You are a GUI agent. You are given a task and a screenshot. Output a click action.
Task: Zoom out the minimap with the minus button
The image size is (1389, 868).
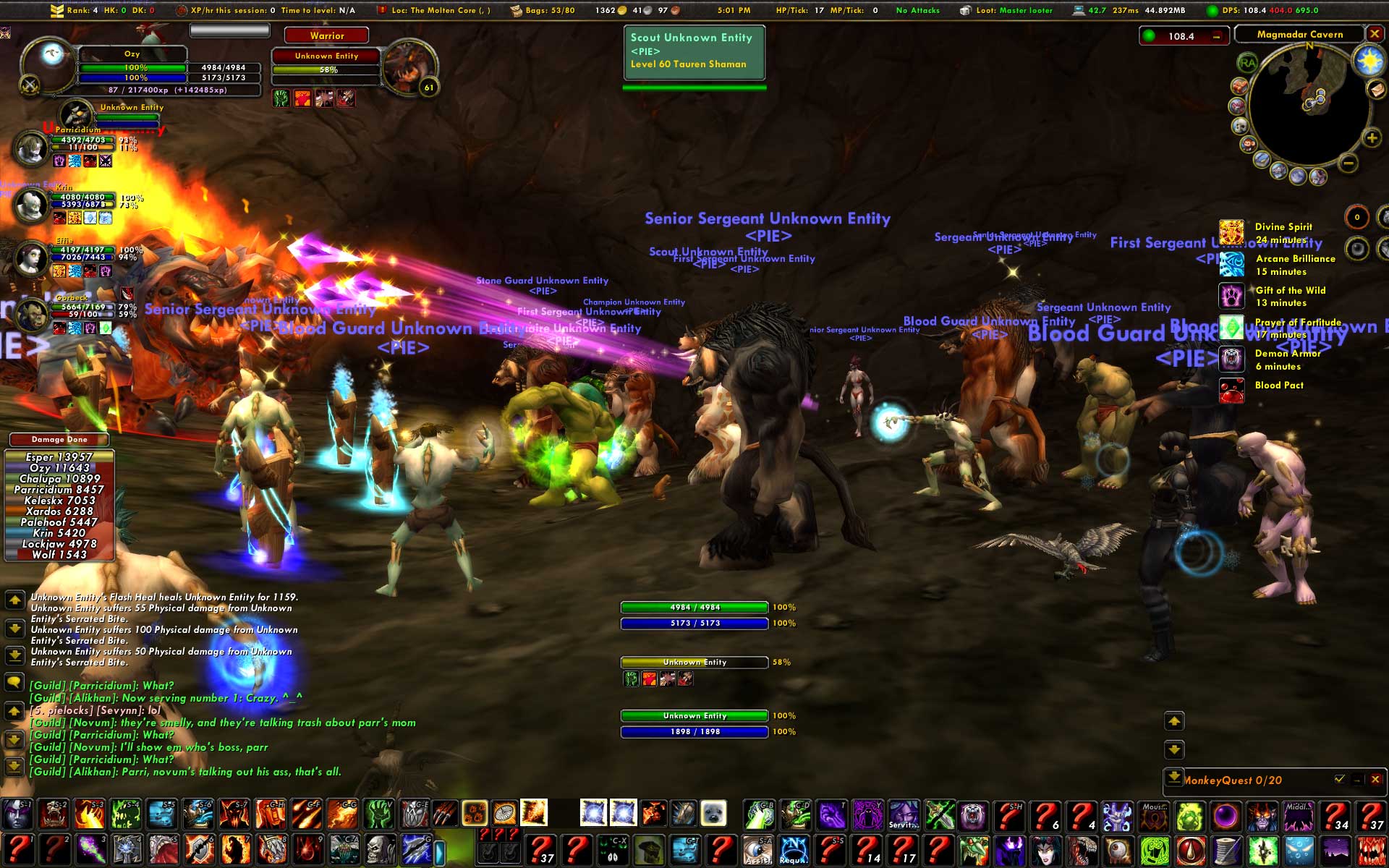coord(1348,163)
